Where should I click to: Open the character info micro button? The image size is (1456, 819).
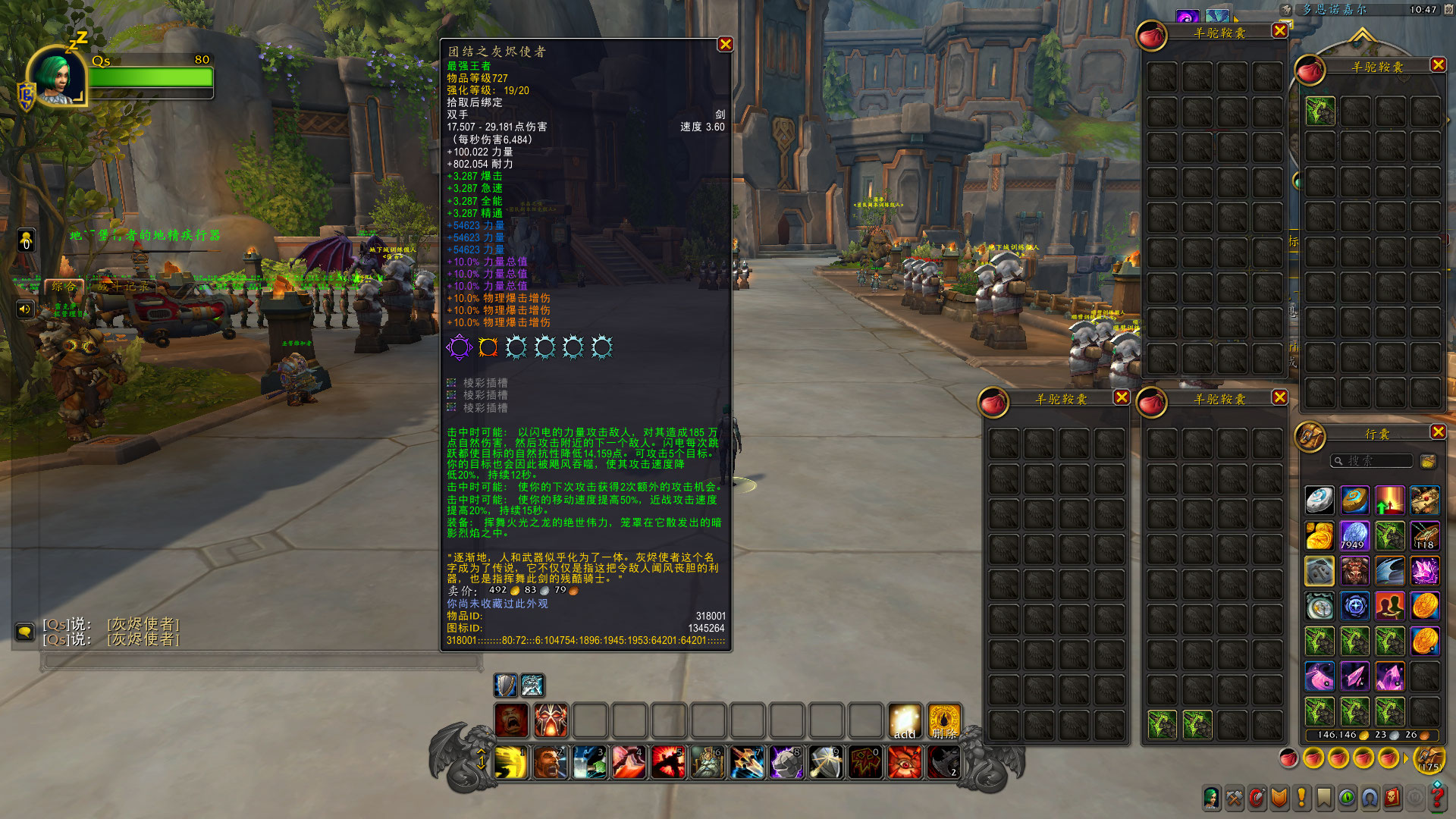click(1211, 798)
